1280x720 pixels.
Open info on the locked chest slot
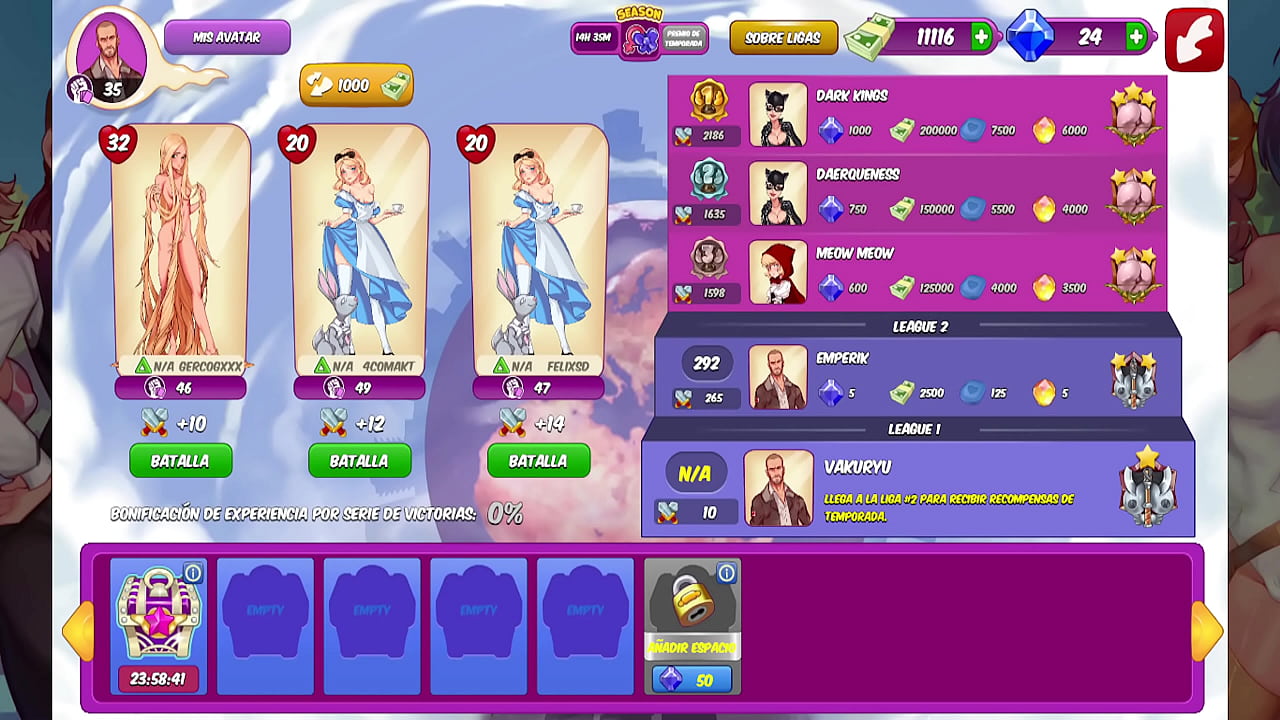click(x=727, y=573)
